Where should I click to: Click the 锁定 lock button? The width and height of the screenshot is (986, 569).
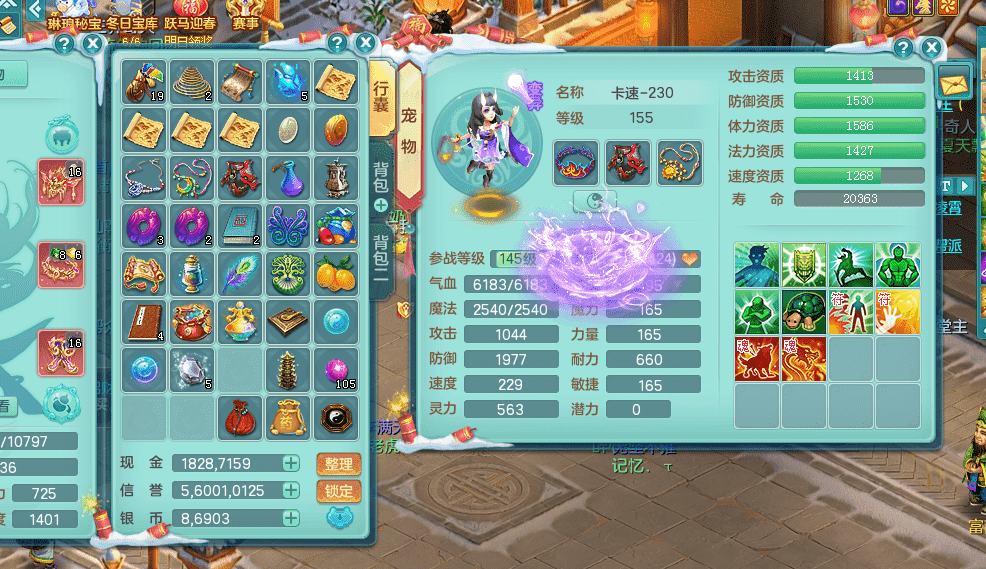click(x=339, y=491)
